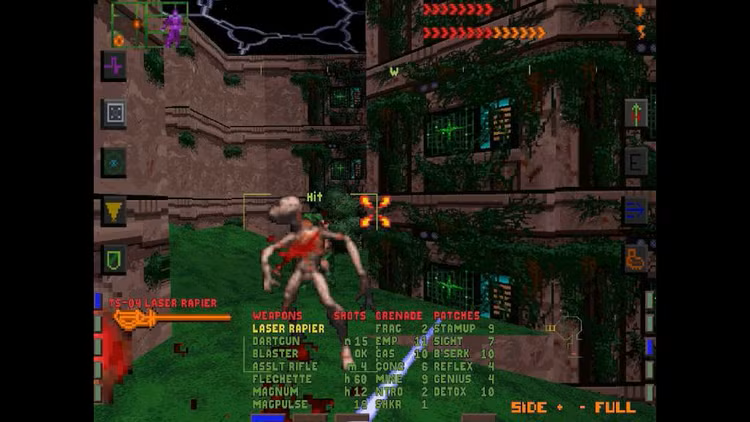Image resolution: width=750 pixels, height=422 pixels.
Task: Choose the Frag grenade
Action: pyautogui.click(x=388, y=328)
